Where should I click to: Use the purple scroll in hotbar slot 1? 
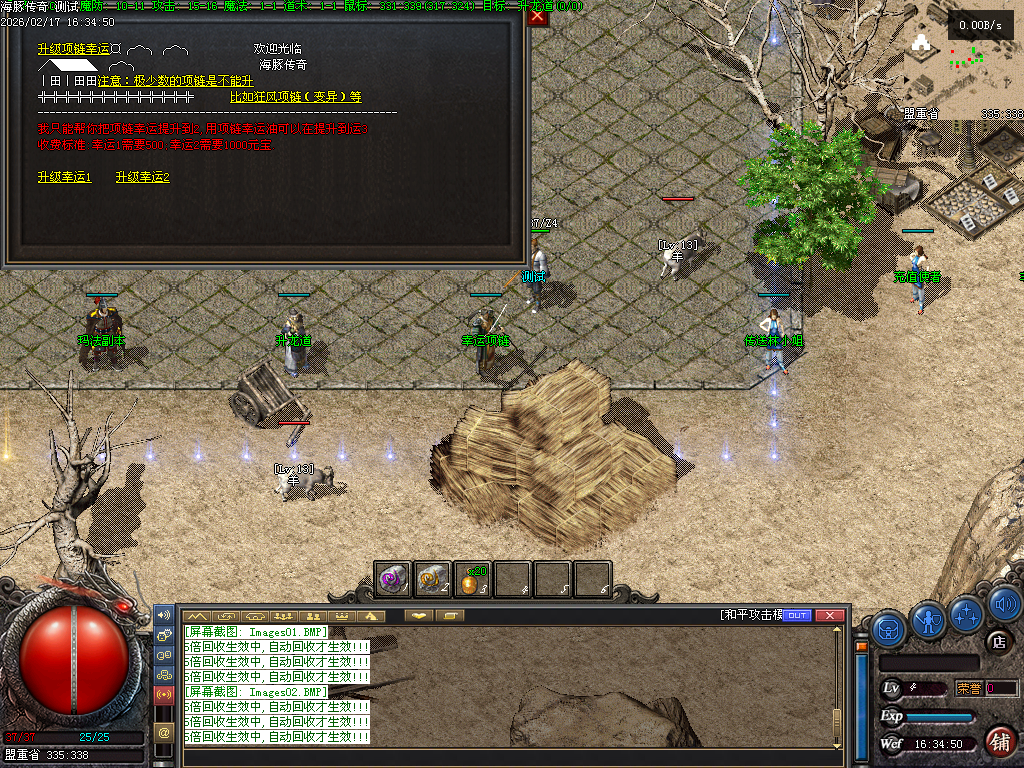coord(392,579)
